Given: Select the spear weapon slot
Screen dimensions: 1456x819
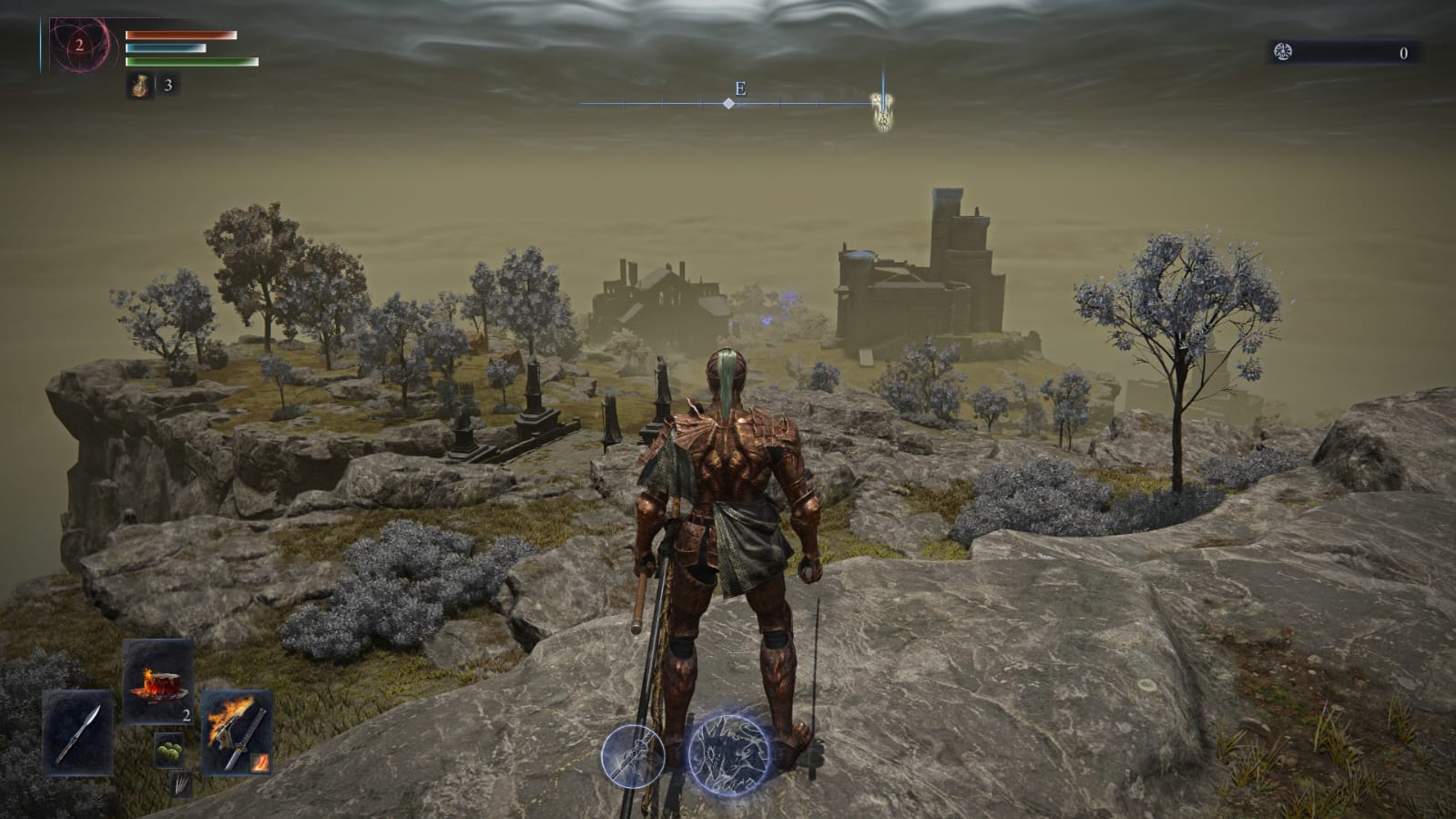Looking at the screenshot, I should [x=77, y=732].
